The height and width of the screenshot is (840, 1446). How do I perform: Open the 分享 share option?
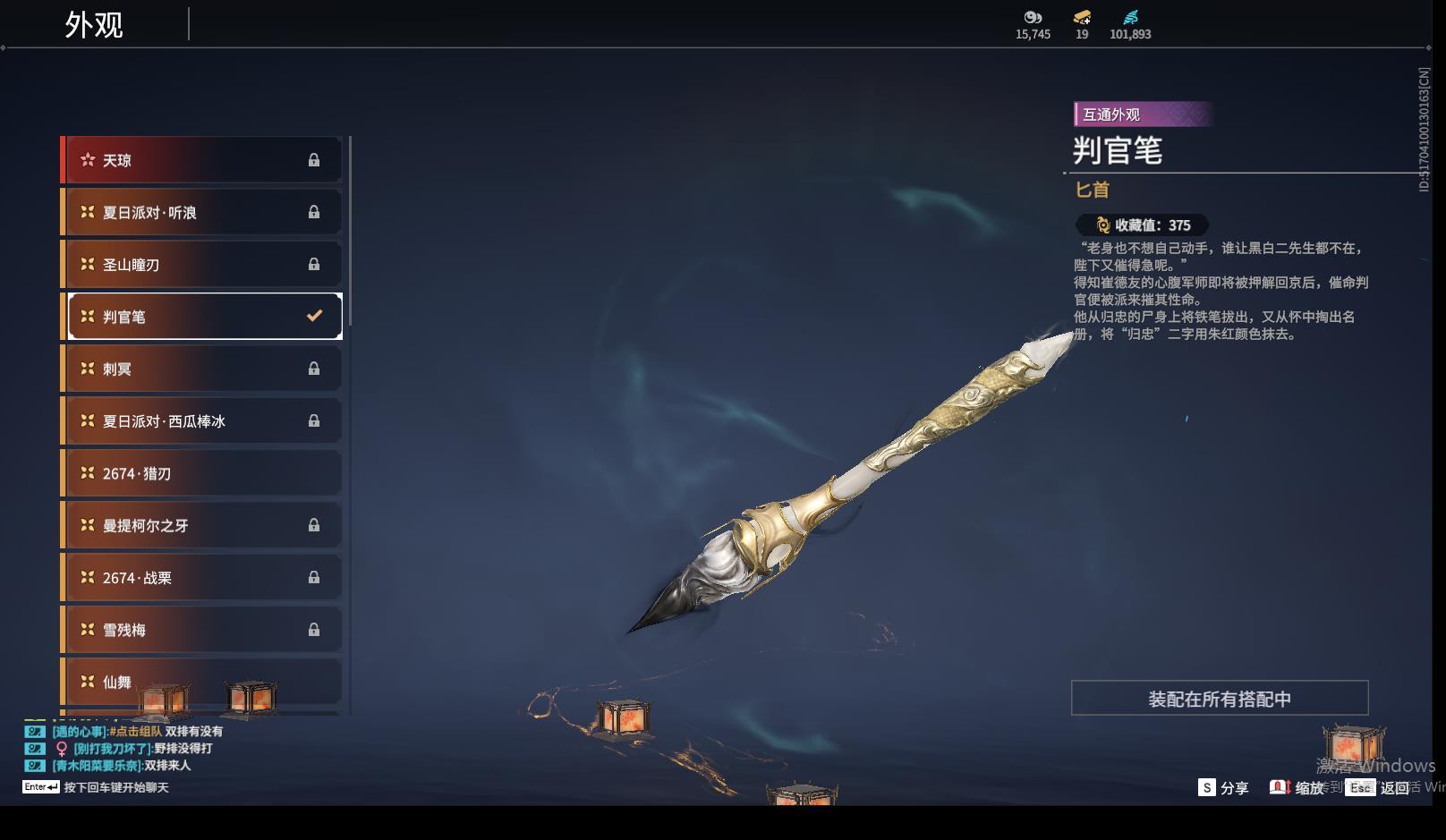point(1223,788)
